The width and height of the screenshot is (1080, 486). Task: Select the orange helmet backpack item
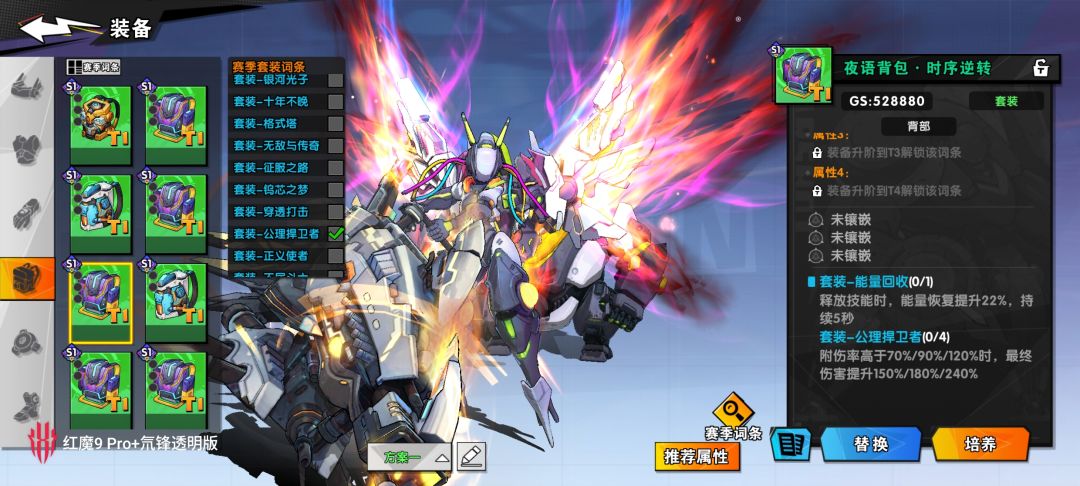pos(100,124)
